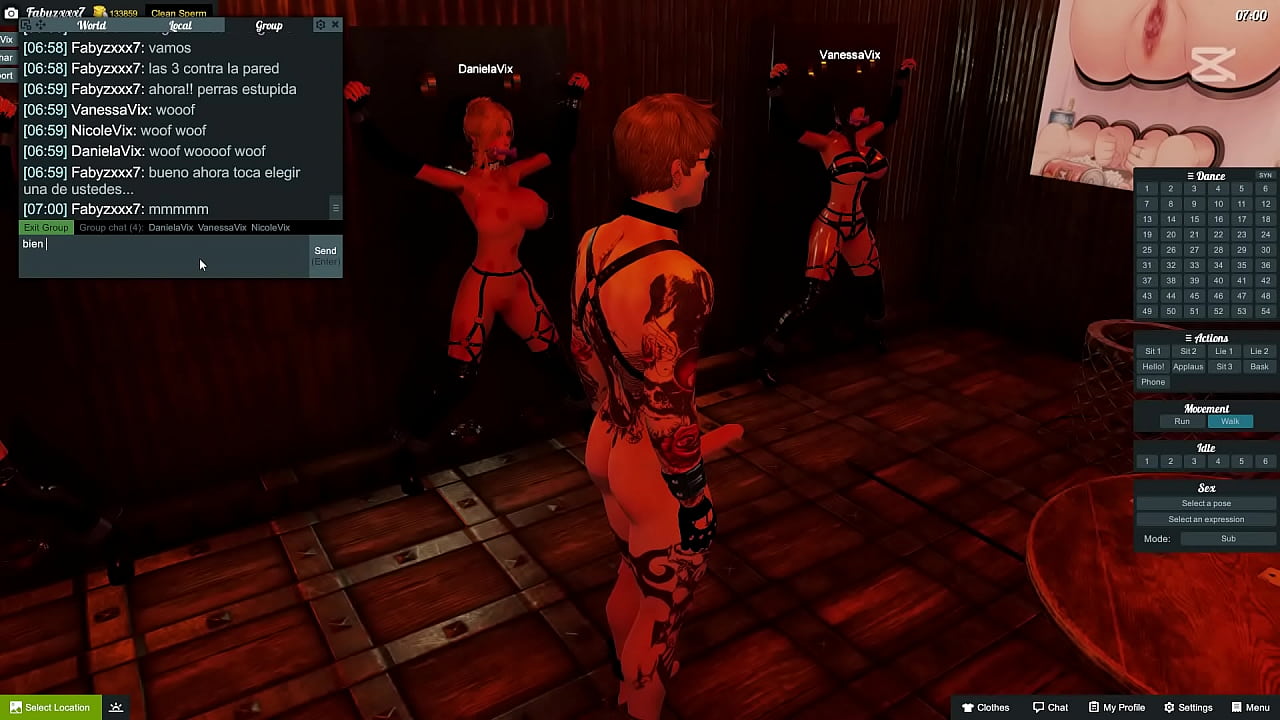1280x720 pixels.
Task: Open the Select a pose list
Action: click(1206, 504)
